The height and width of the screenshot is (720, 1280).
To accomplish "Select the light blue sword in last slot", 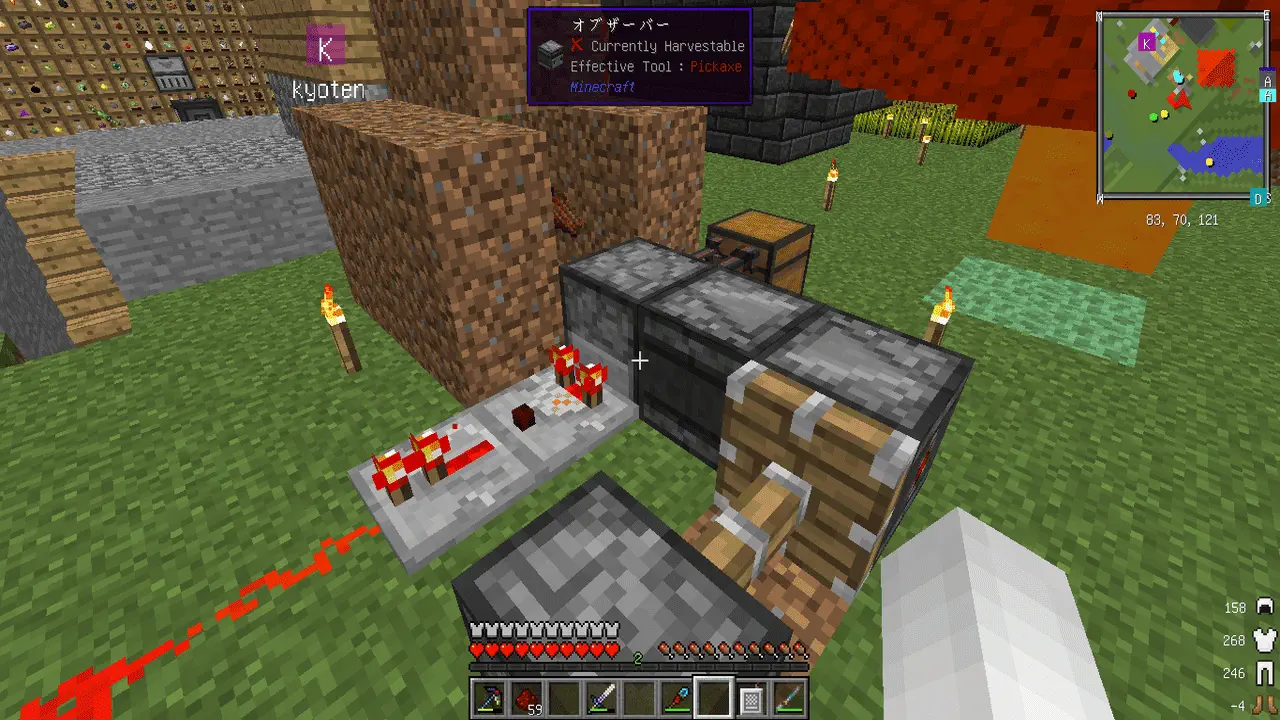I will (x=788, y=699).
